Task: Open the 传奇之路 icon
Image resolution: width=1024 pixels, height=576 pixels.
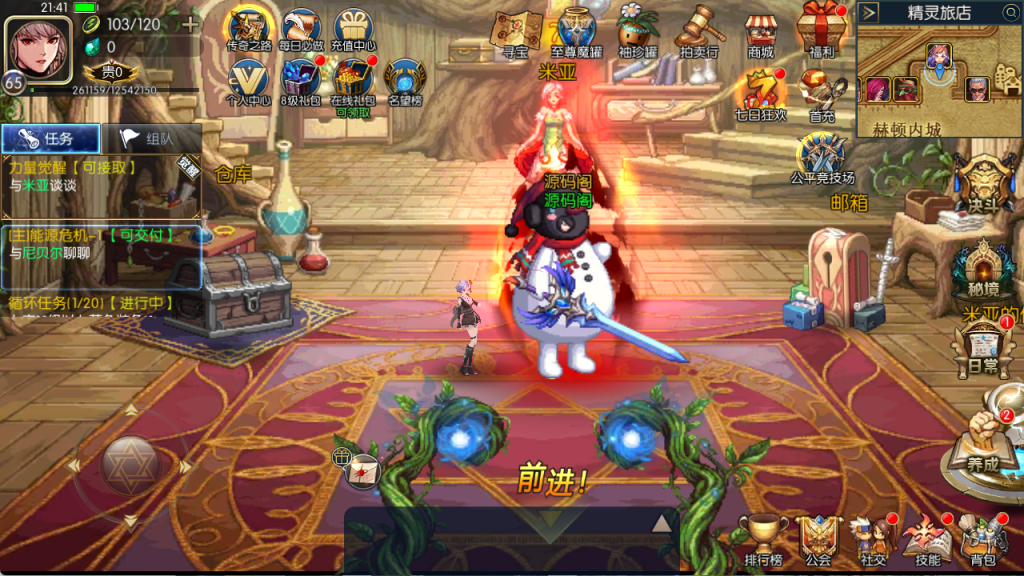Action: [249, 30]
